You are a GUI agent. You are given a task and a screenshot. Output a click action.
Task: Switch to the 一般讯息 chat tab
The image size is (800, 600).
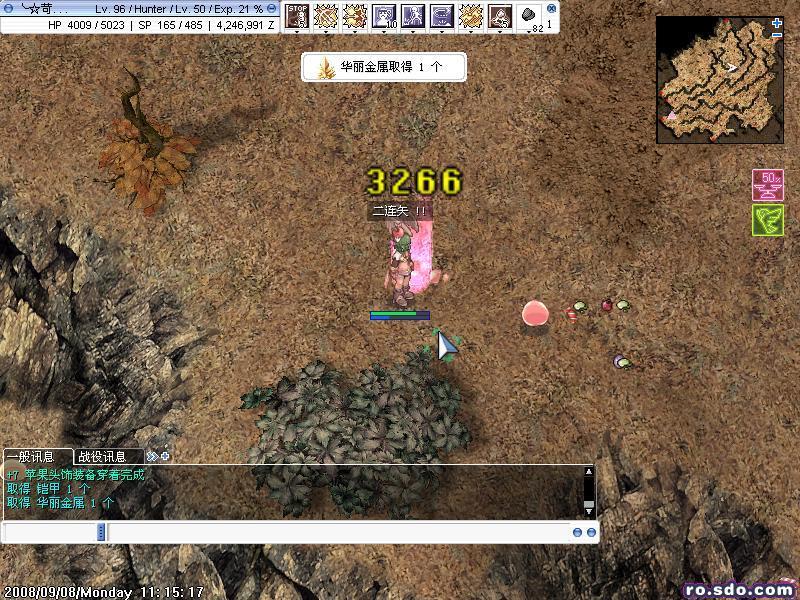(x=37, y=456)
